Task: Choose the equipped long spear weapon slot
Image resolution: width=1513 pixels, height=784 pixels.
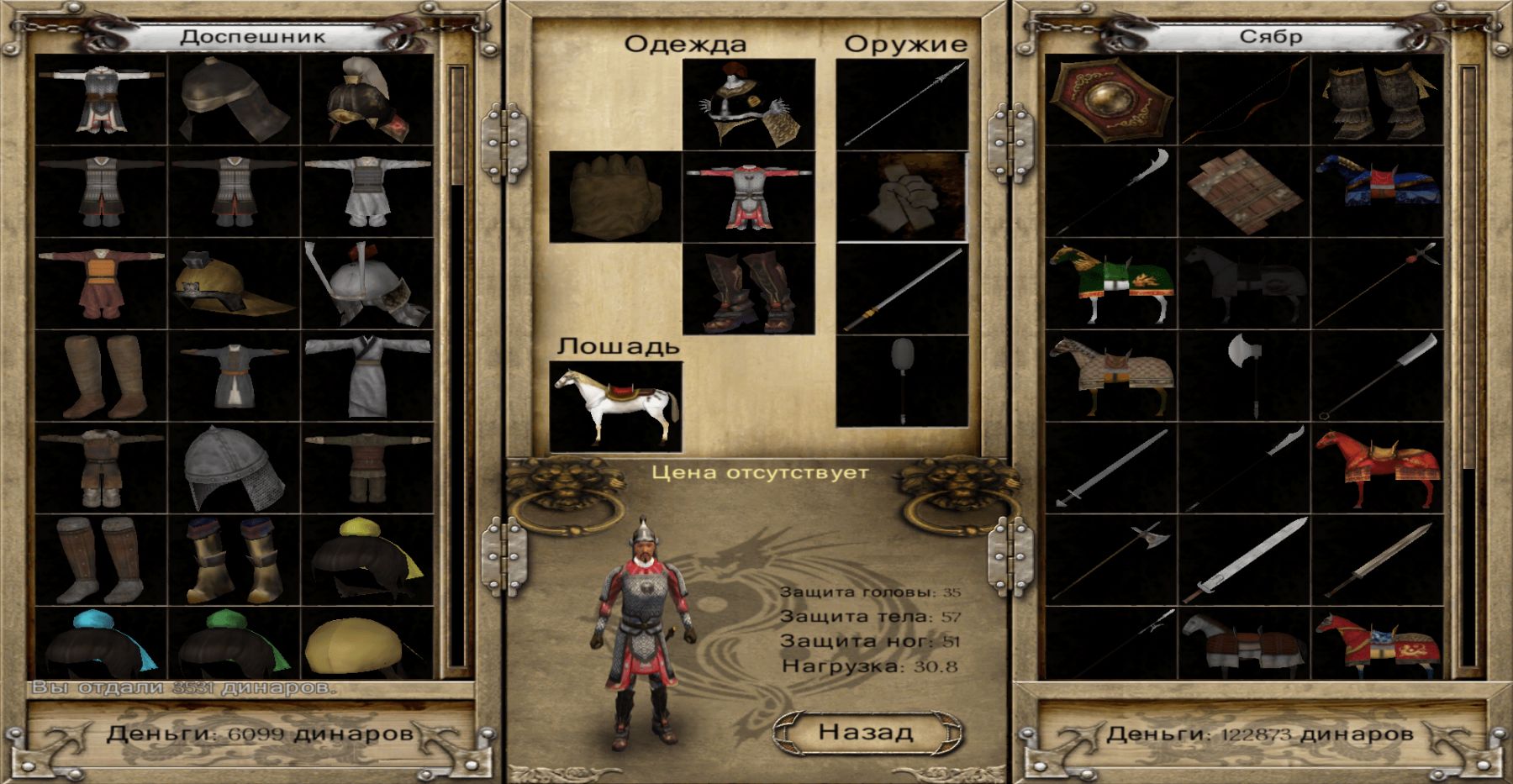Action: [902, 104]
